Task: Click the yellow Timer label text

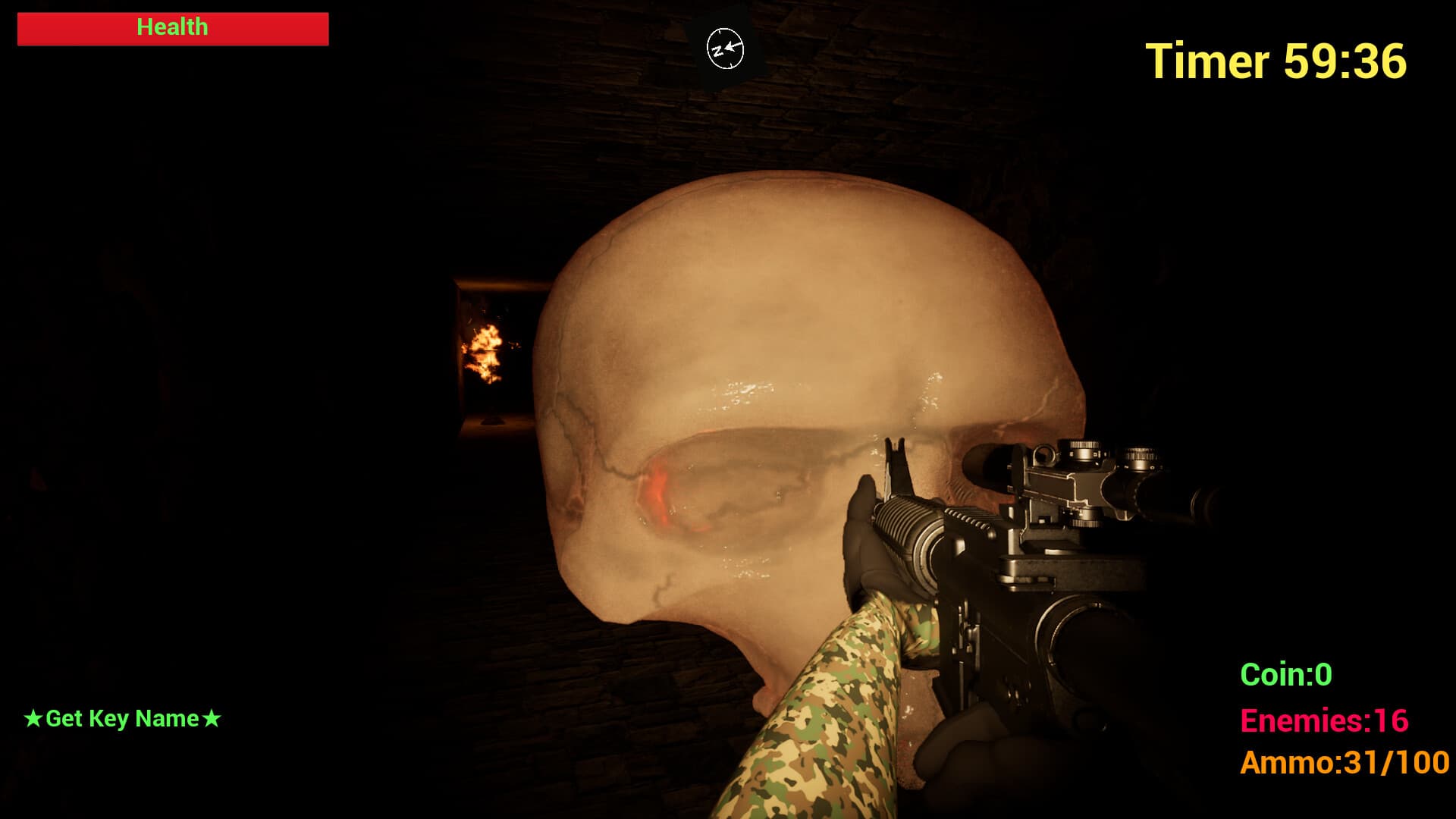Action: [1206, 61]
